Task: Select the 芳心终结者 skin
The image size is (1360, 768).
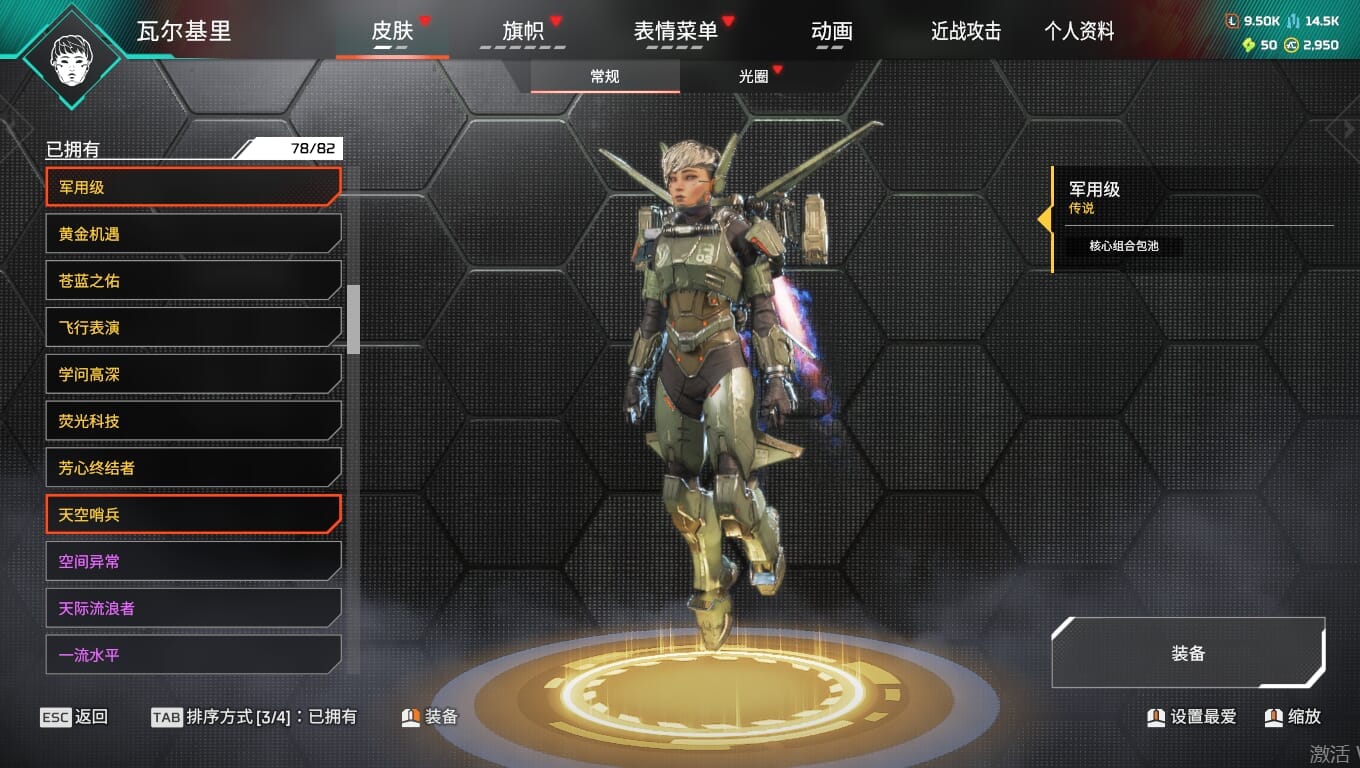Action: click(193, 468)
